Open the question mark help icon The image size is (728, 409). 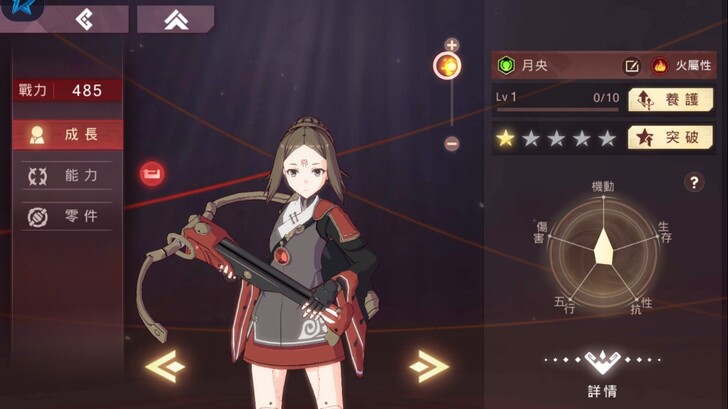point(694,182)
